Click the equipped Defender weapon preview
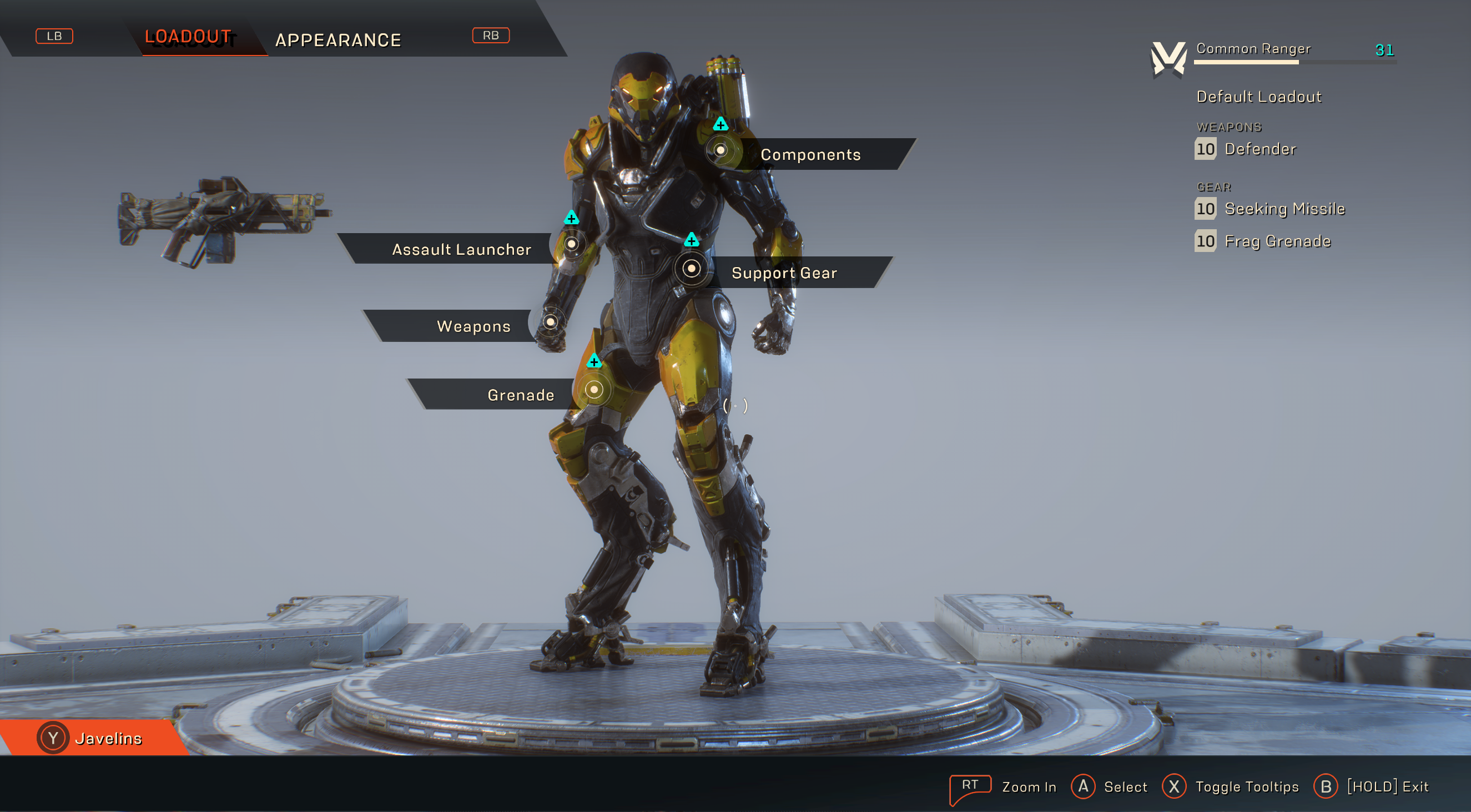 pos(223,221)
